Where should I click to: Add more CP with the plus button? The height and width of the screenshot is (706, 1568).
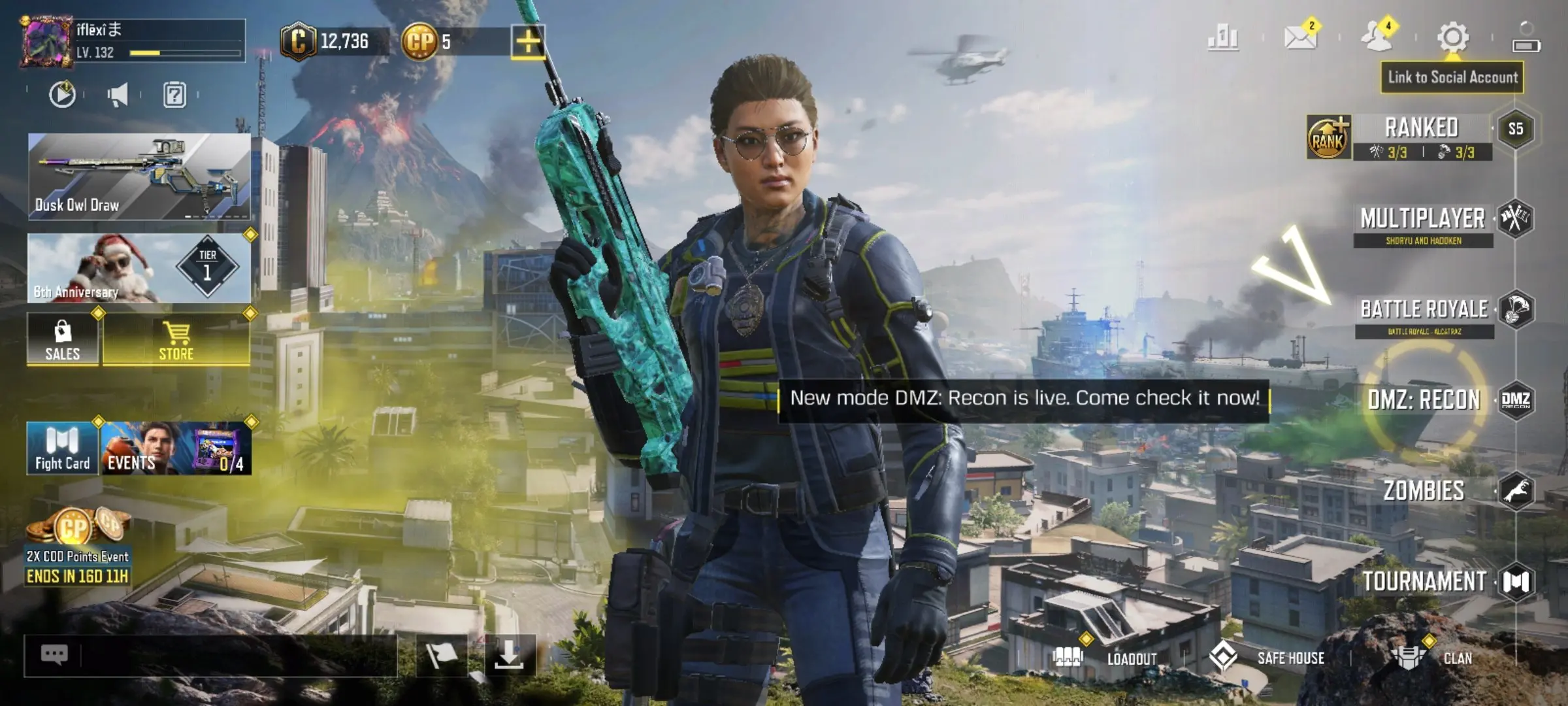tap(528, 42)
